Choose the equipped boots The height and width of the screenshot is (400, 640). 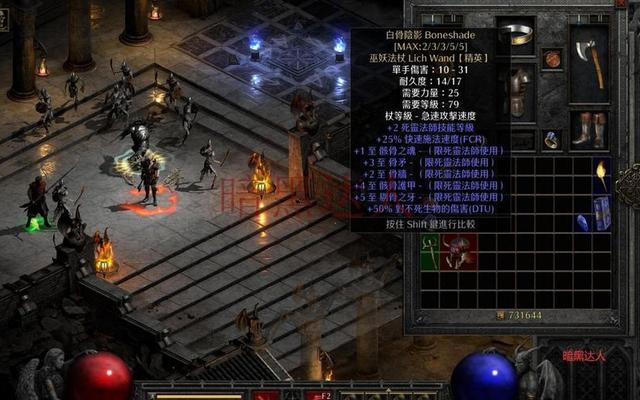tap(589, 129)
